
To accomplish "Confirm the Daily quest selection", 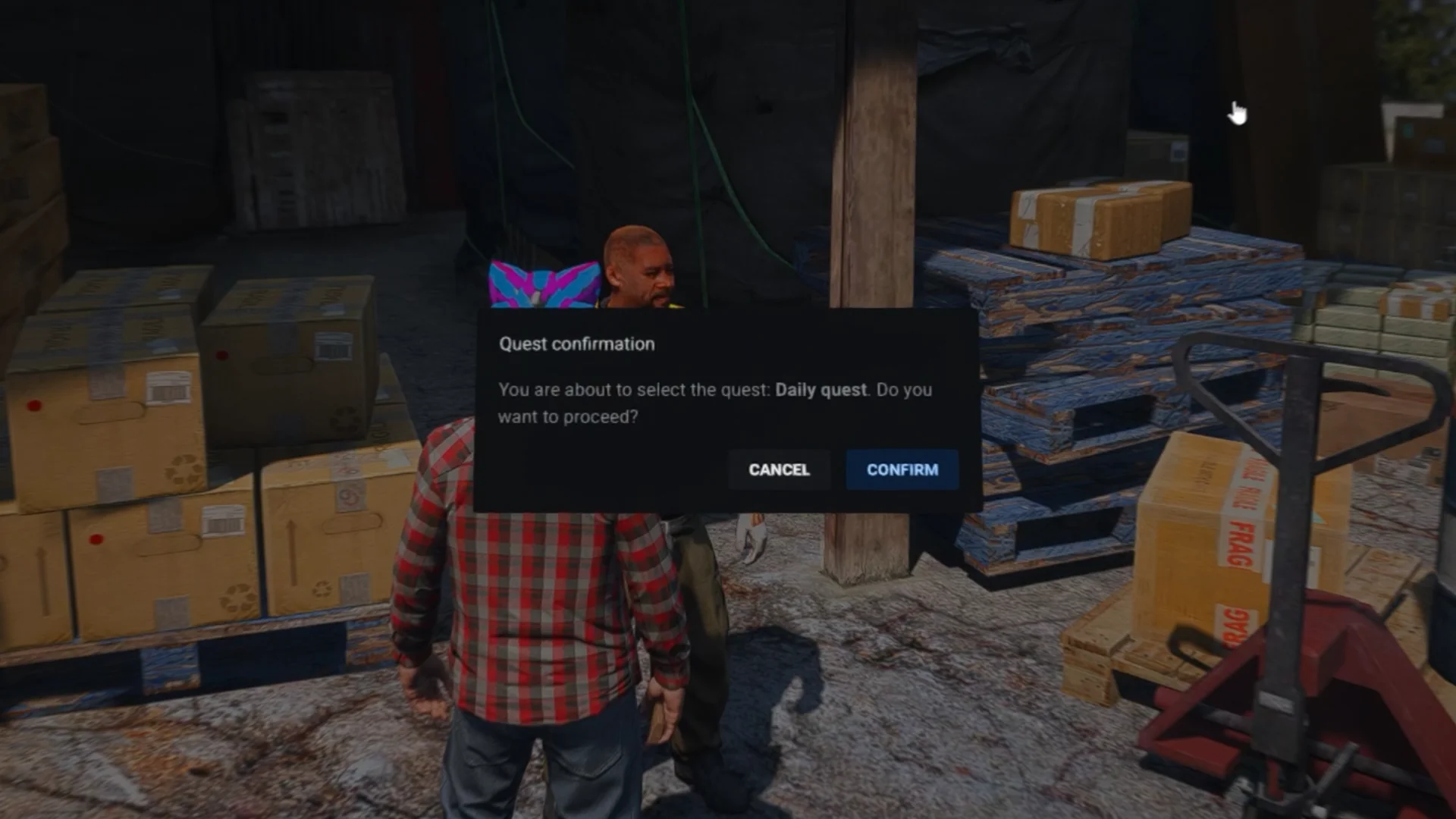I will click(902, 469).
